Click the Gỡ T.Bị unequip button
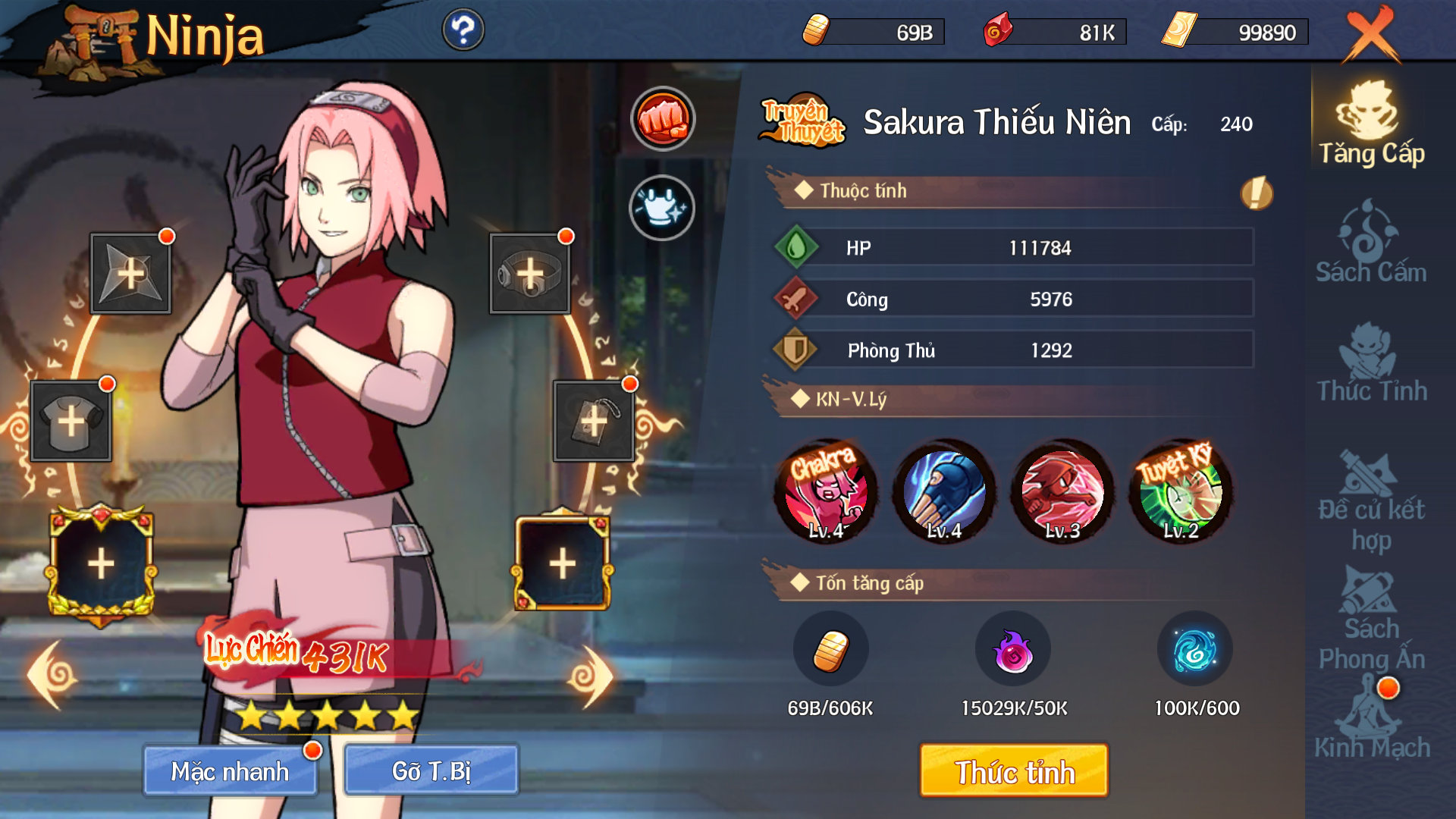Viewport: 1456px width, 819px height. (x=431, y=770)
